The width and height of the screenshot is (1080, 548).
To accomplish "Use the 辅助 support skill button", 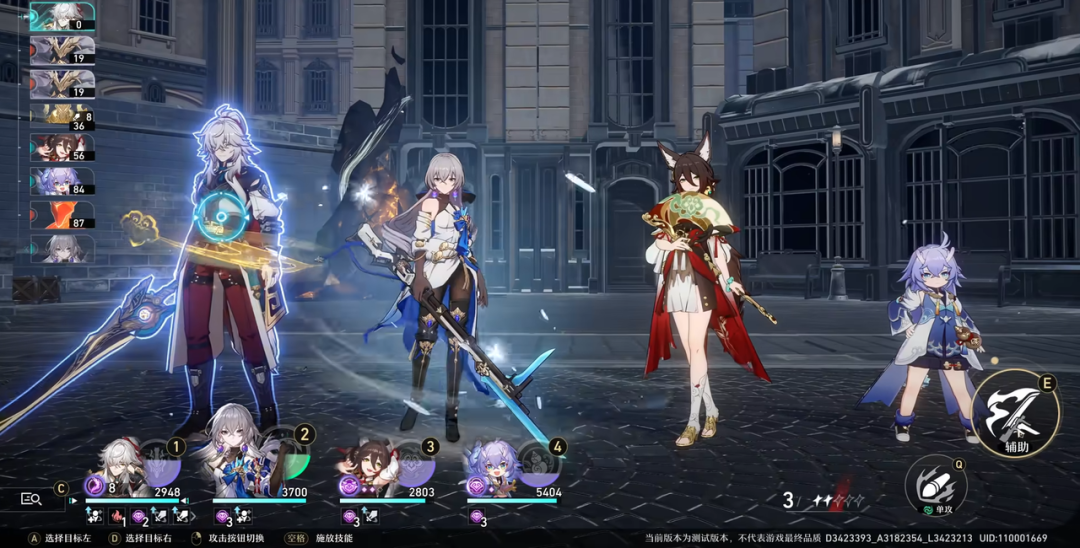I will coord(1015,414).
